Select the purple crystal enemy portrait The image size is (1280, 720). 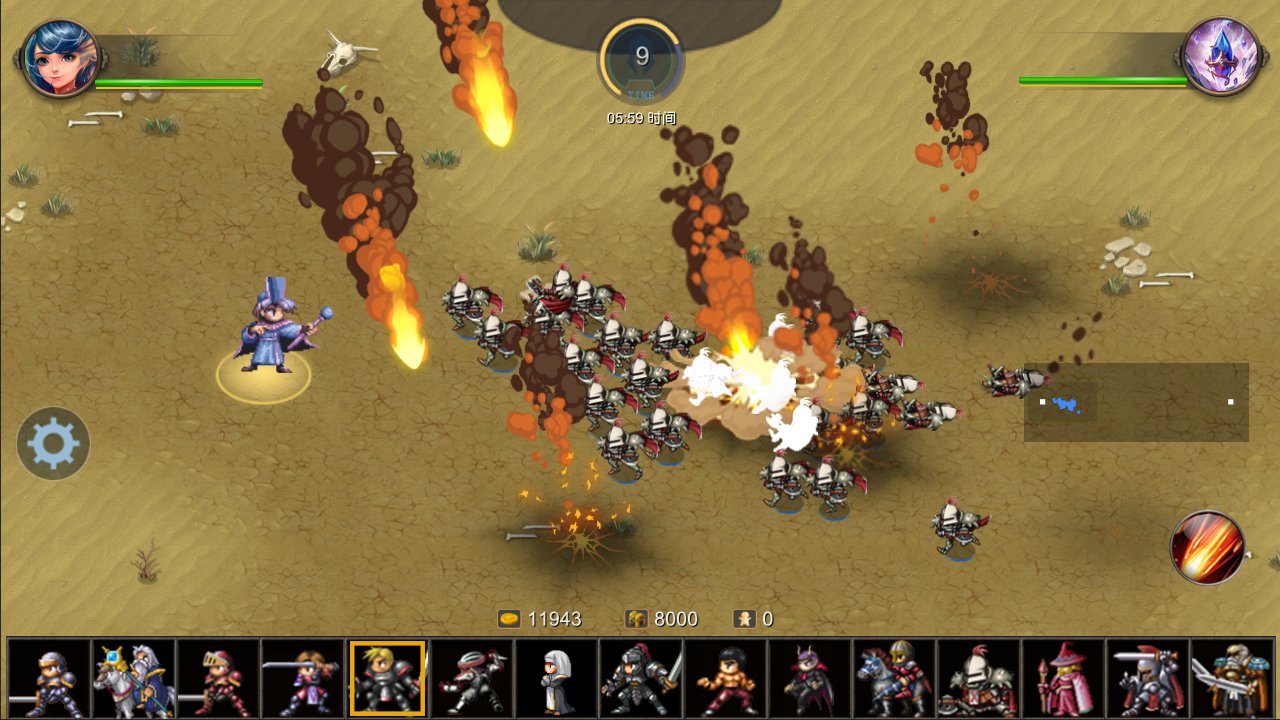[1219, 57]
